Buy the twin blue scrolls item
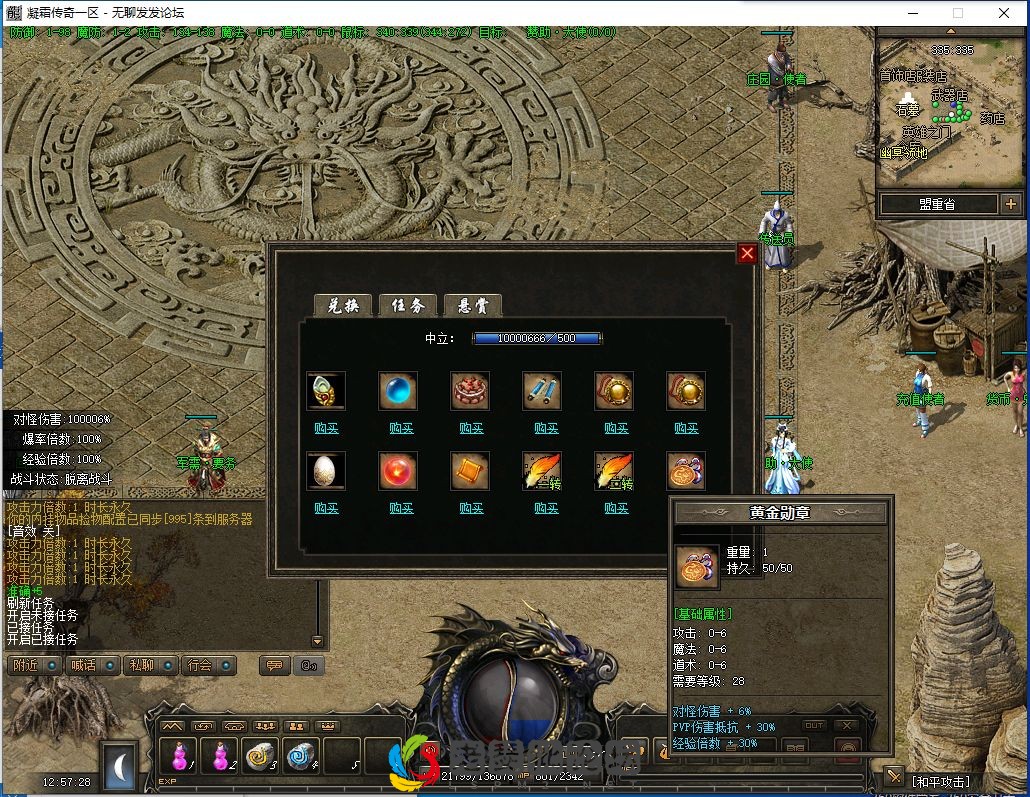The image size is (1030, 797). click(546, 428)
